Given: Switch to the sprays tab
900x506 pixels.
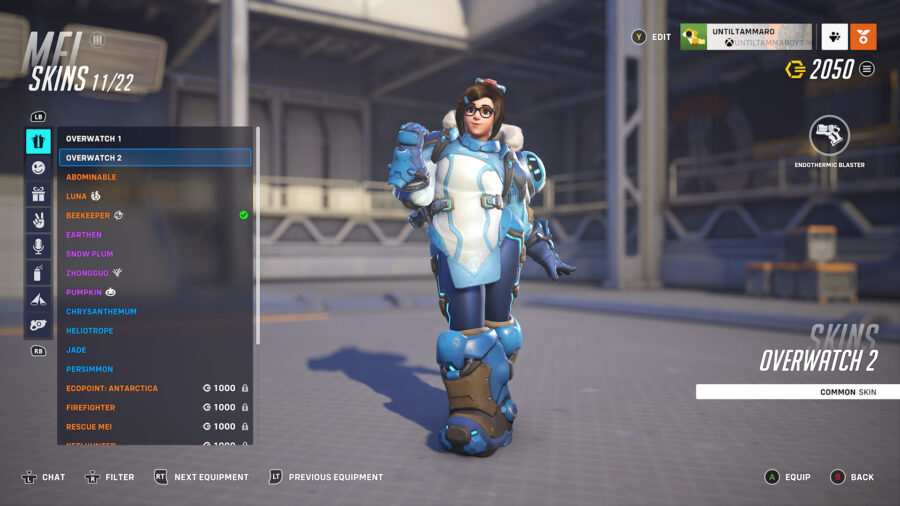Looking at the screenshot, I should 38,272.
